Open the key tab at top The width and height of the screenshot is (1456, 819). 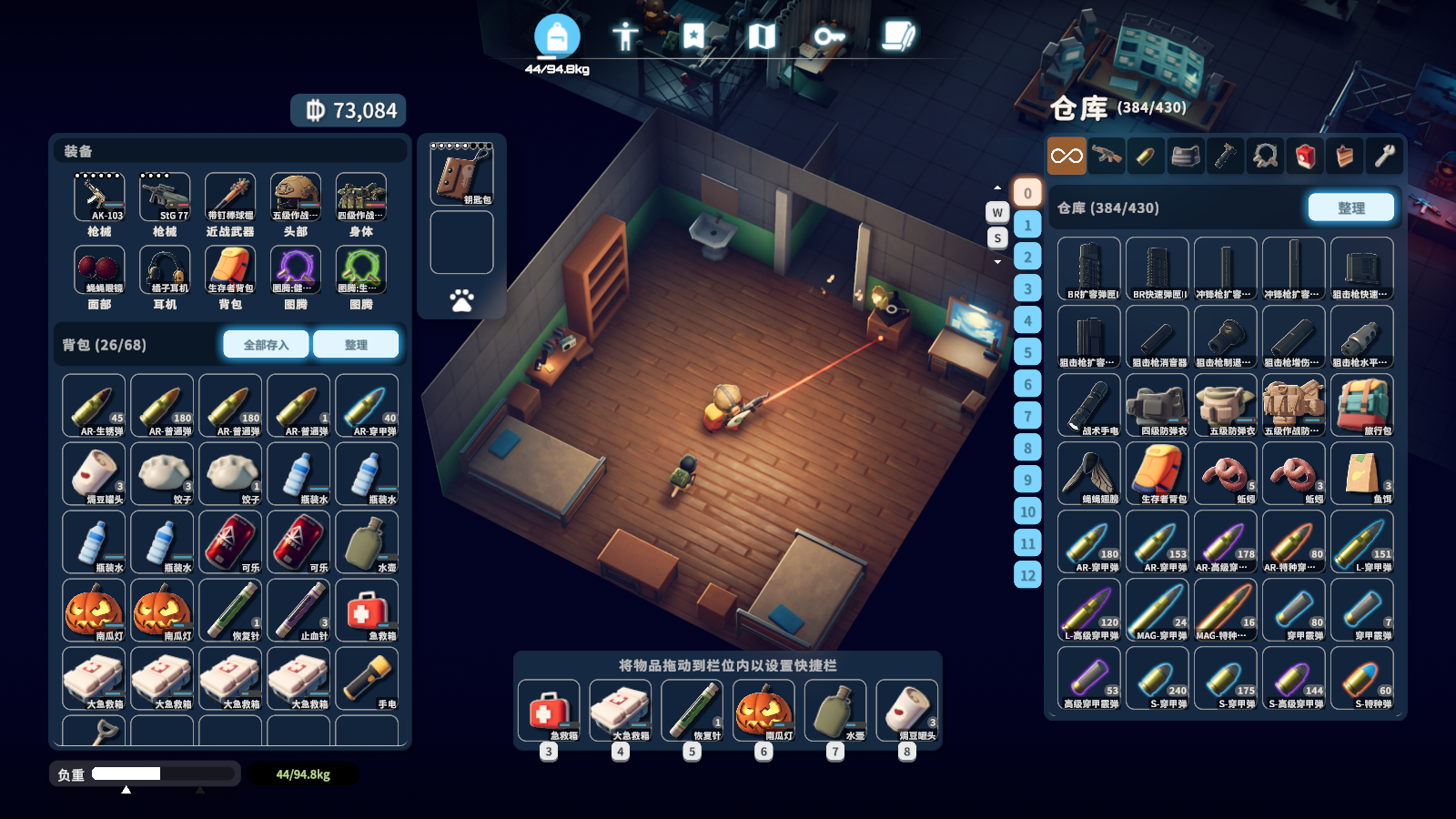pyautogui.click(x=828, y=36)
